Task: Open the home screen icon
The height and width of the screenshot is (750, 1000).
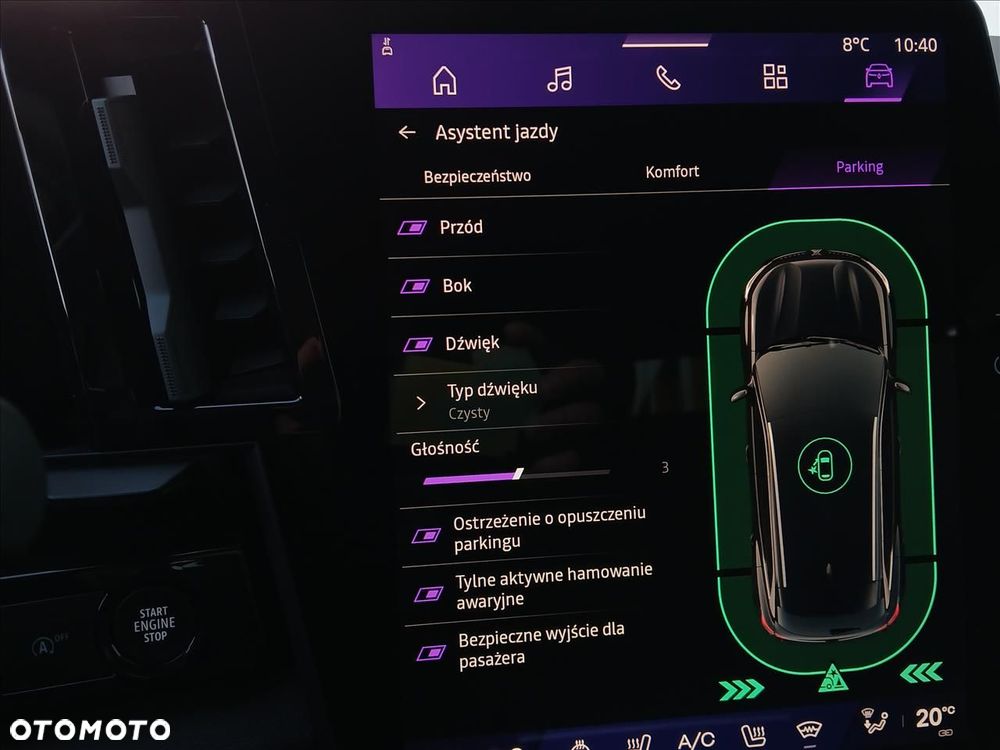Action: [x=444, y=80]
